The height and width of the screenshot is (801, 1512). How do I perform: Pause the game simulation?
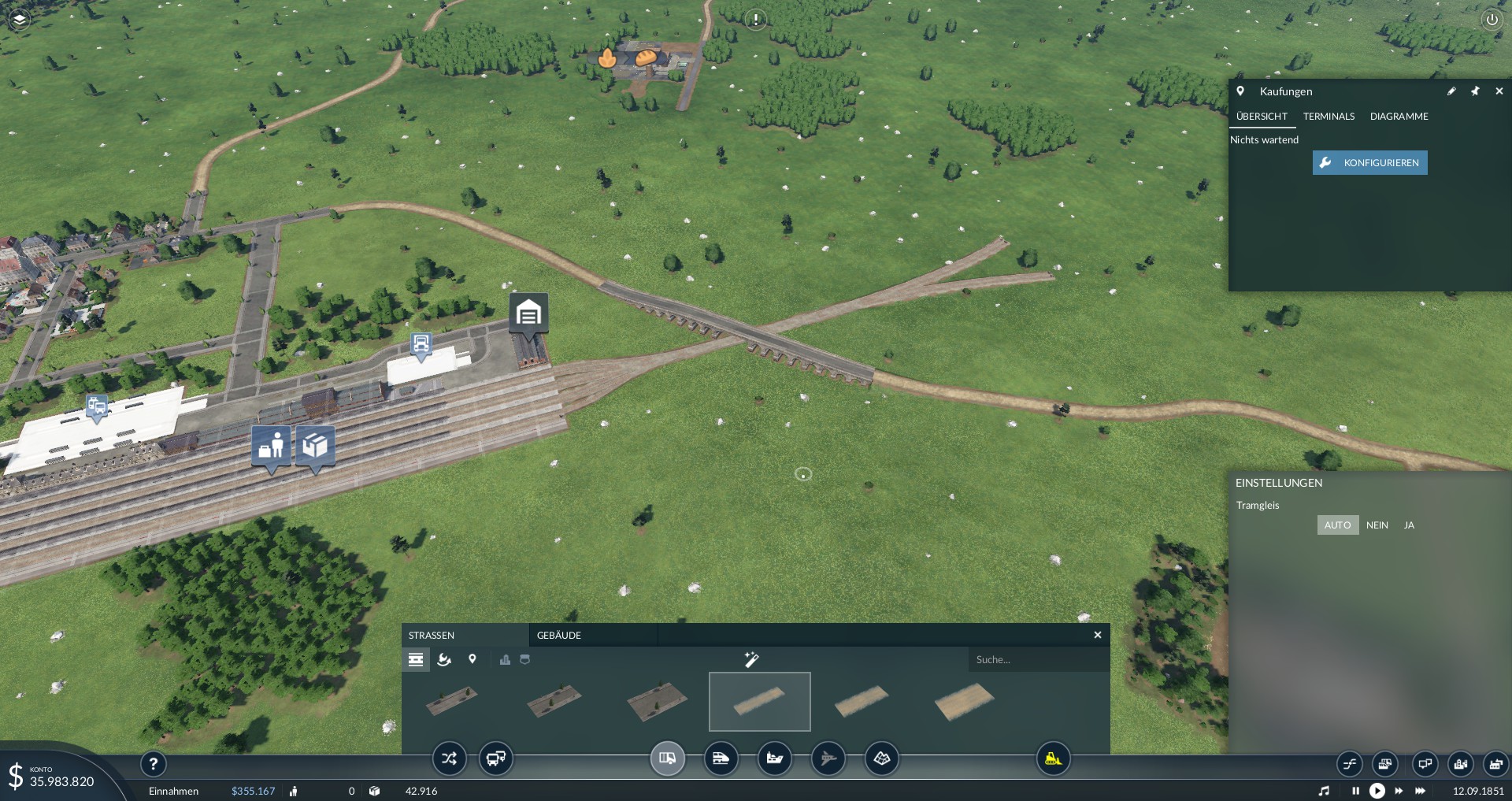[x=1355, y=791]
